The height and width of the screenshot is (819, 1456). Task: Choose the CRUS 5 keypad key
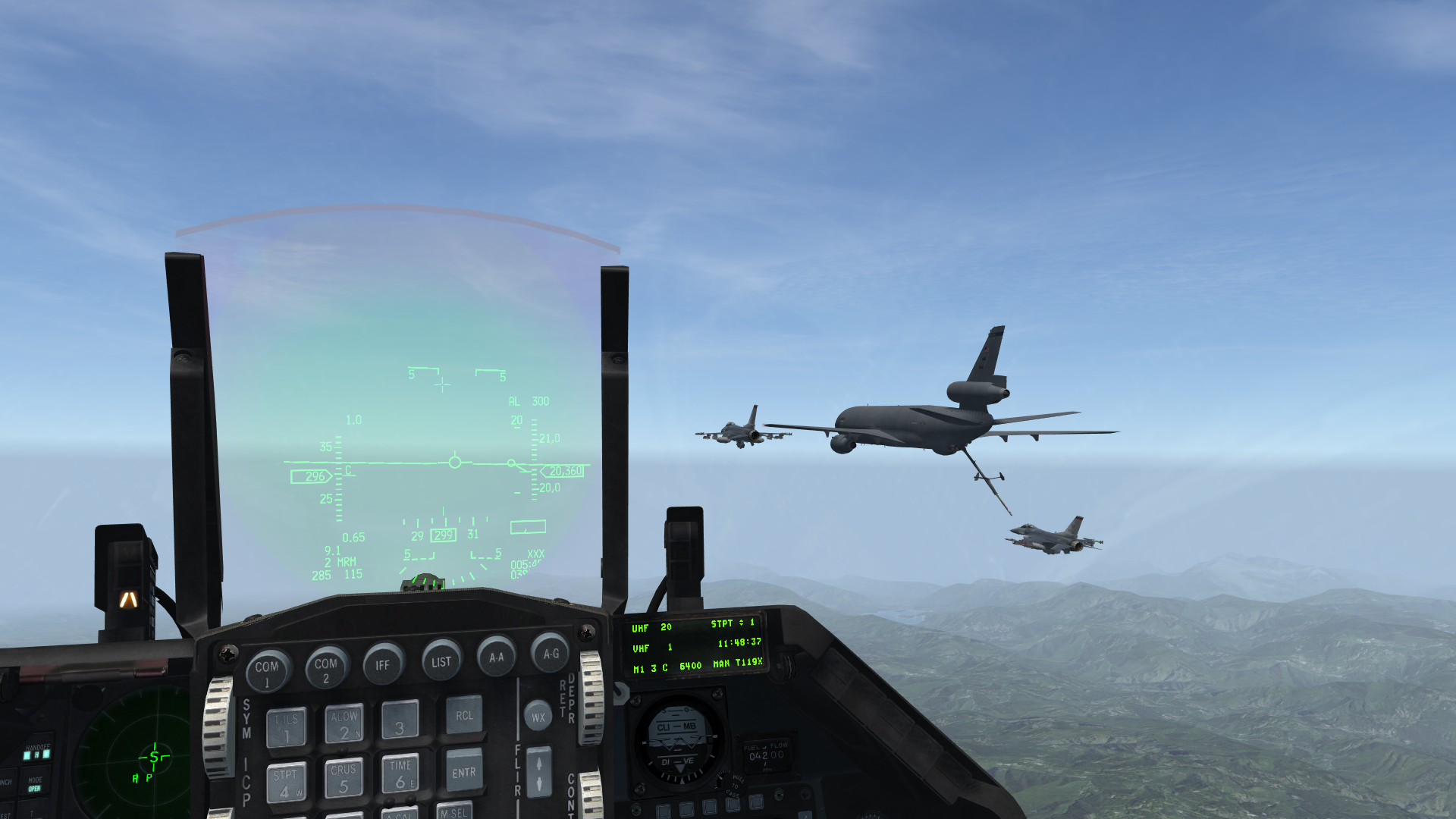point(344,778)
